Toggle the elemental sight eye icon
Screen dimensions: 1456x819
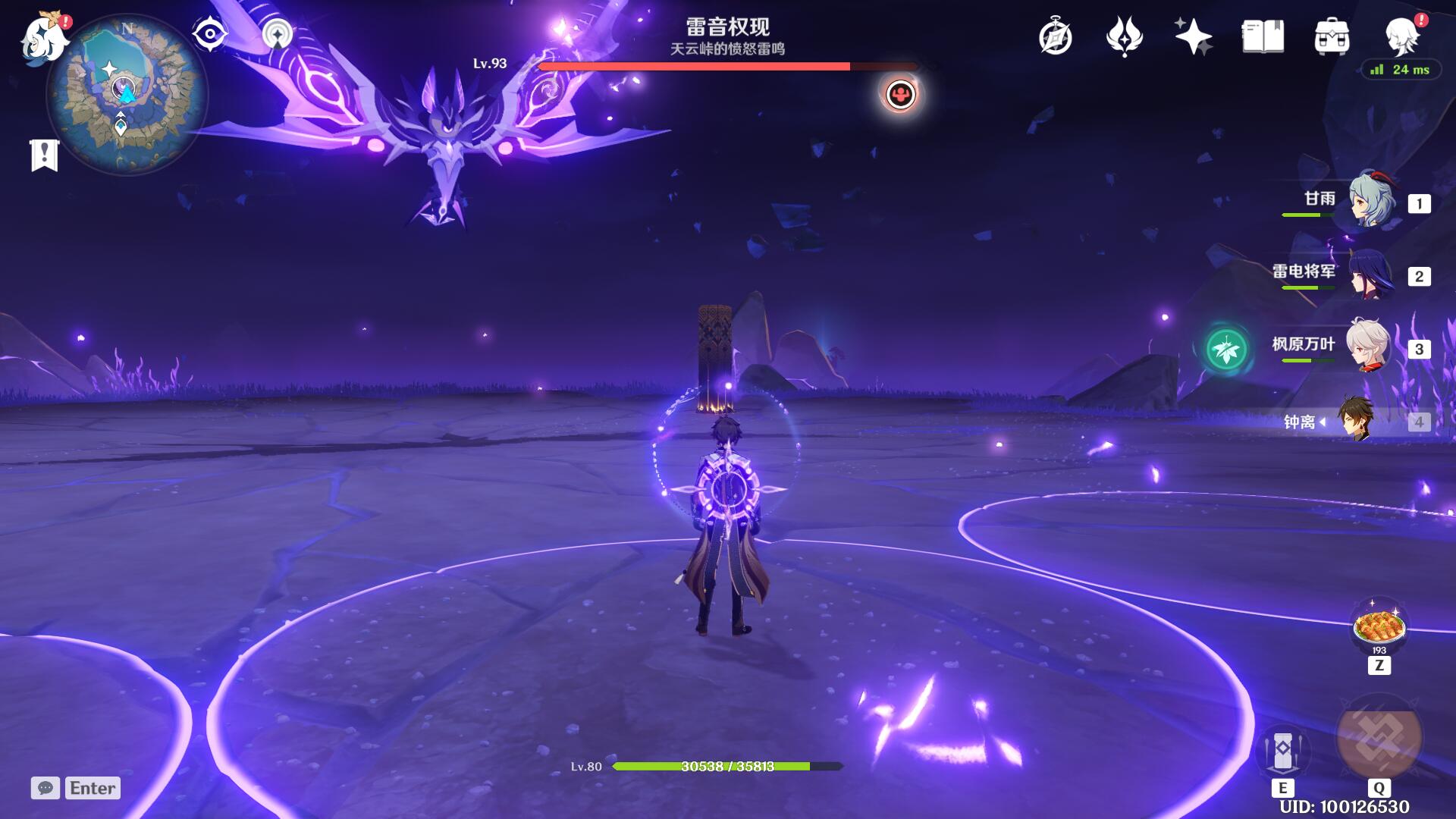pos(209,34)
